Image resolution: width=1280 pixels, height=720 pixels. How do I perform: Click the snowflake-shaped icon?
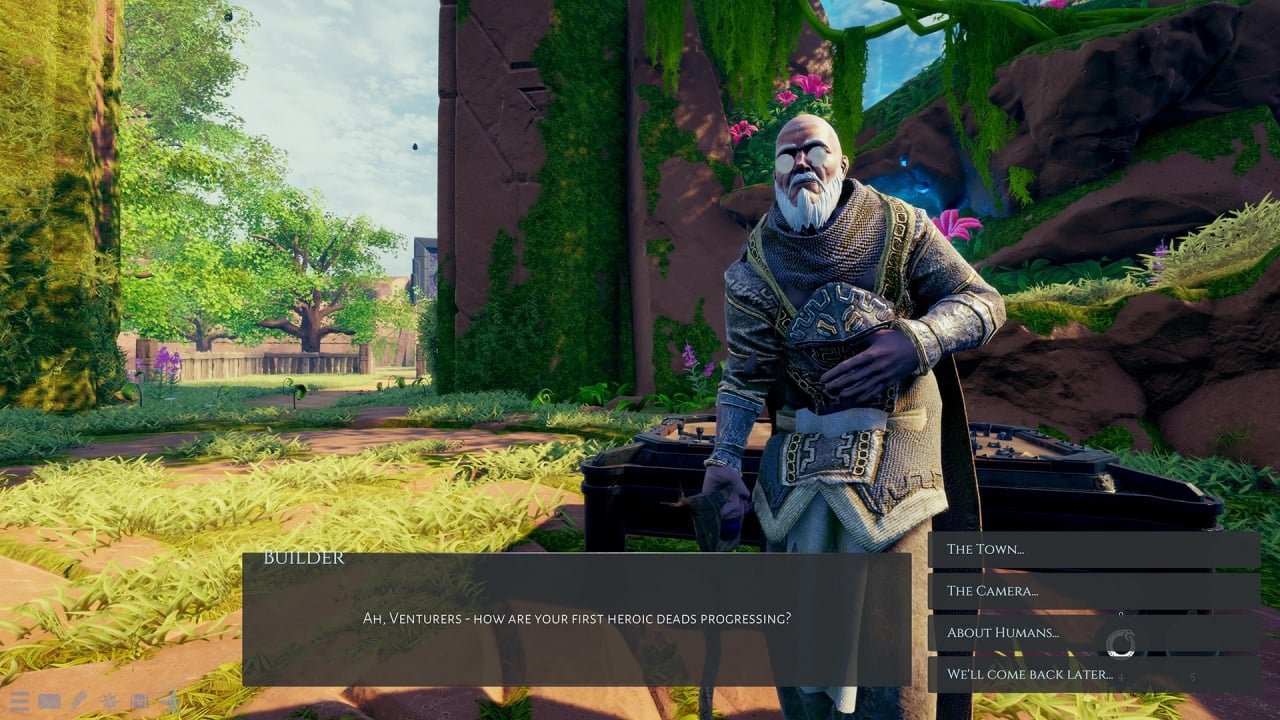pos(109,701)
